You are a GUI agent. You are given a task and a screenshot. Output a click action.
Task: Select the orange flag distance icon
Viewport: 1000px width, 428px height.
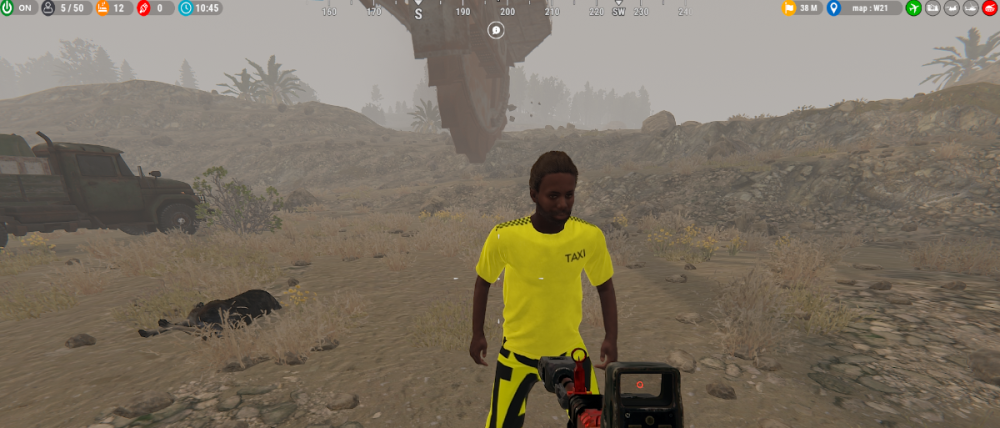click(x=789, y=8)
